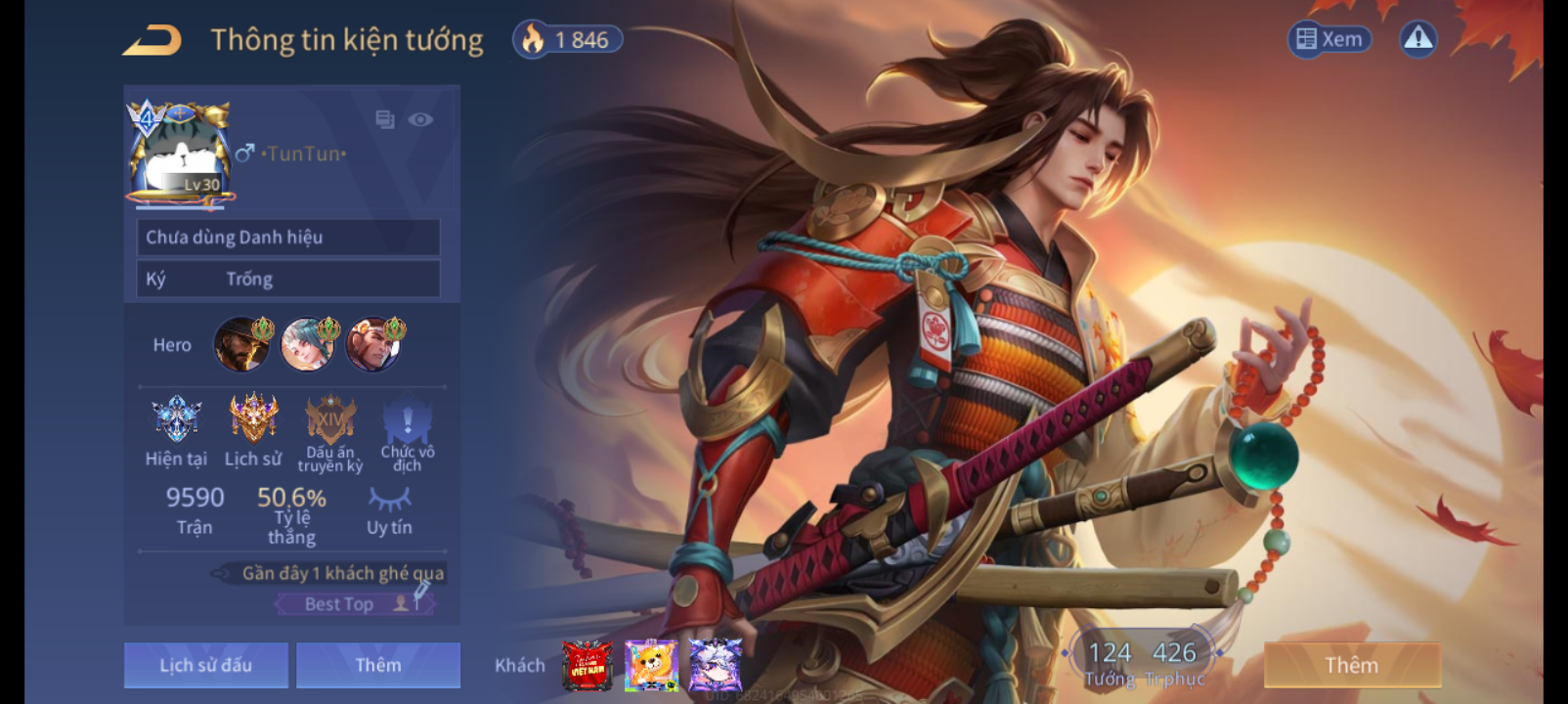
Task: Tap the warning triangle report icon
Action: (x=1417, y=39)
